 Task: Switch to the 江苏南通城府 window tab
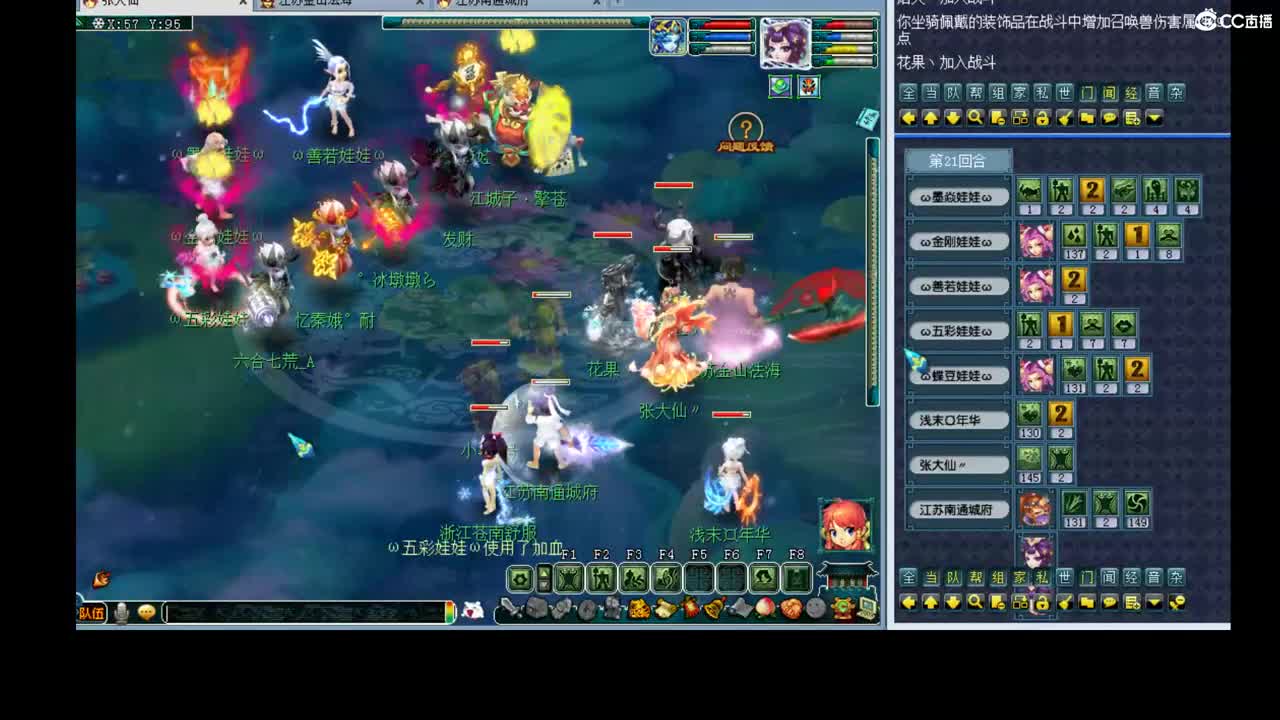point(500,4)
